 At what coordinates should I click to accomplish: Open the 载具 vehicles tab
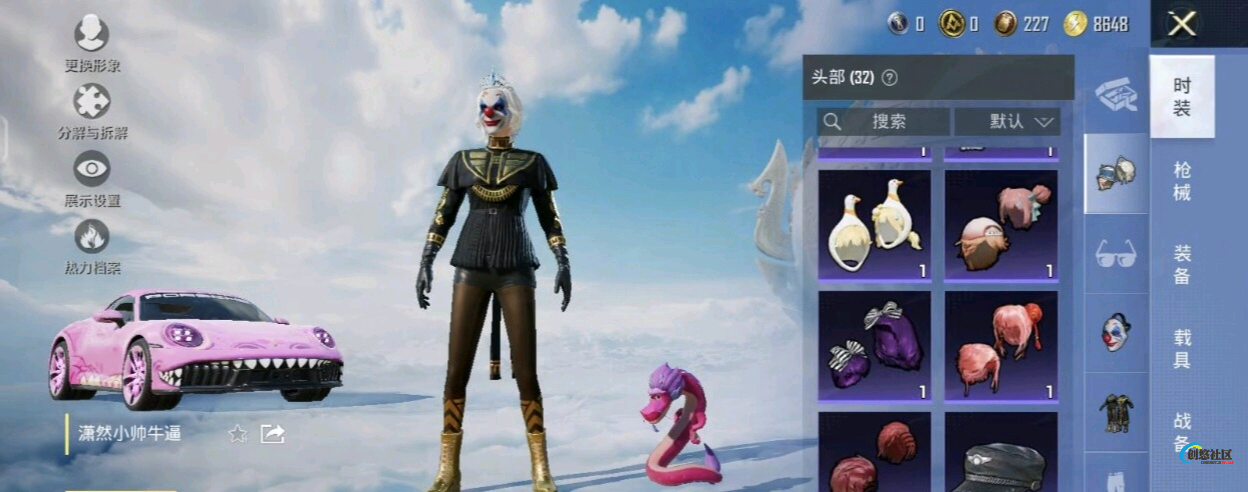coord(1182,349)
